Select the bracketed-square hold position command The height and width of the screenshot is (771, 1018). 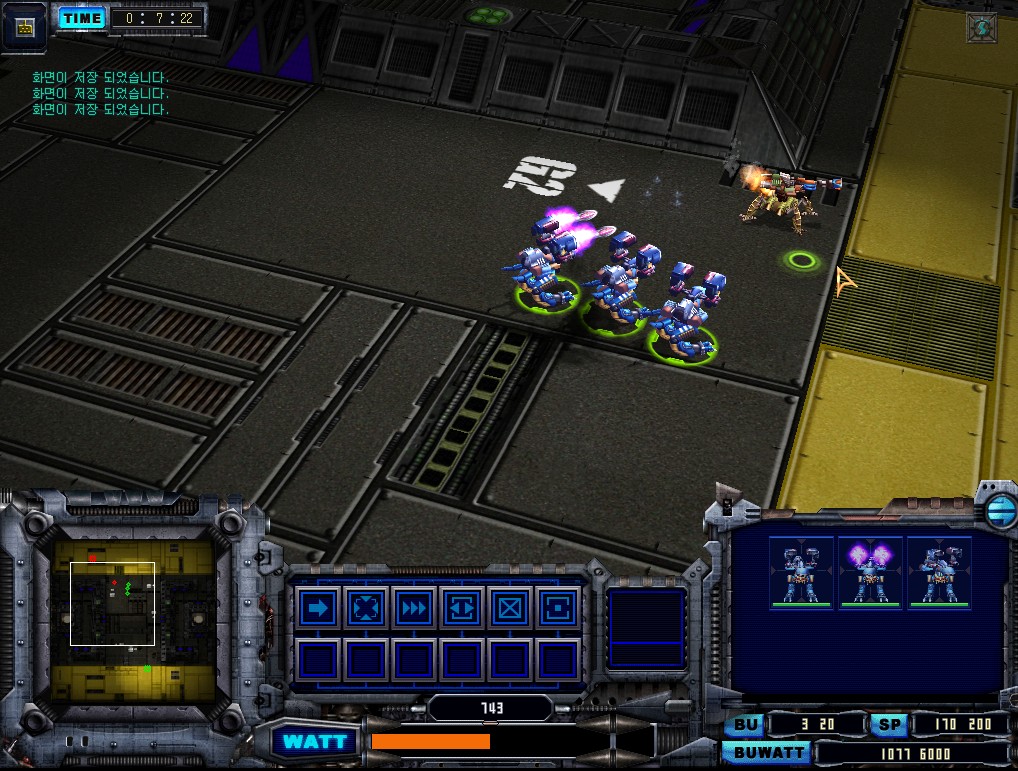pos(557,607)
